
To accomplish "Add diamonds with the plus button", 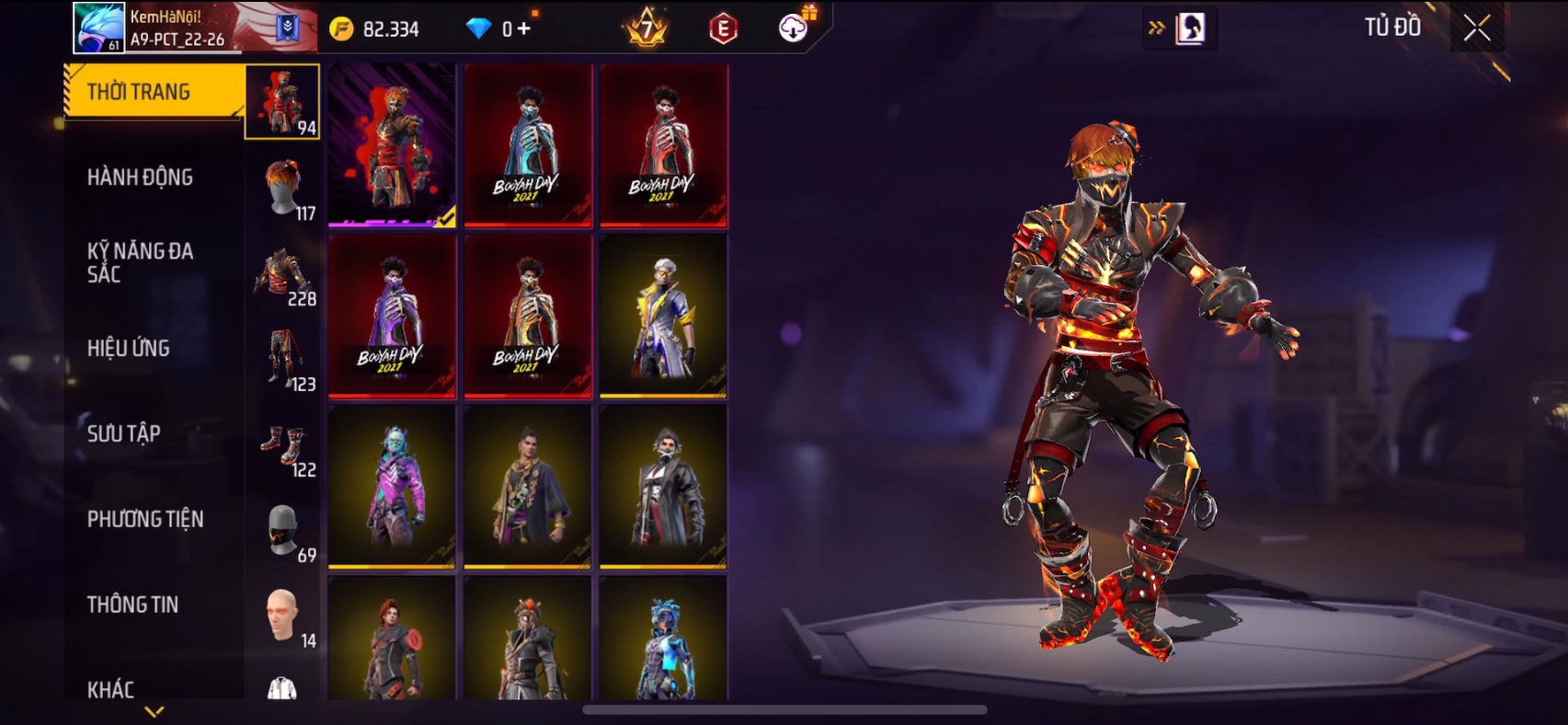I will [x=524, y=29].
